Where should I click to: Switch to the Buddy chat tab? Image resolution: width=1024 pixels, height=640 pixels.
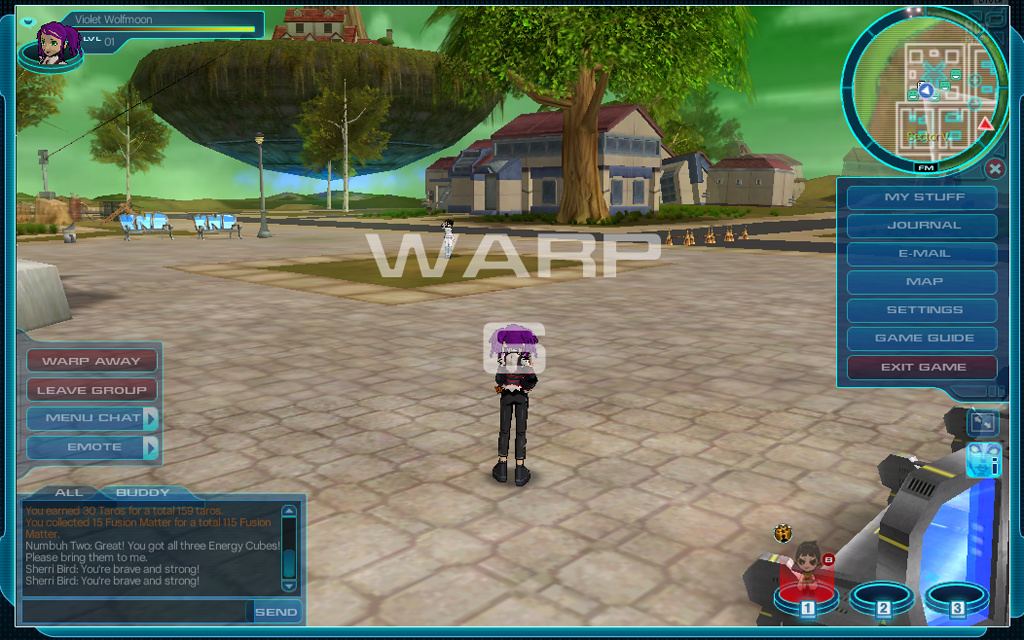coord(143,492)
